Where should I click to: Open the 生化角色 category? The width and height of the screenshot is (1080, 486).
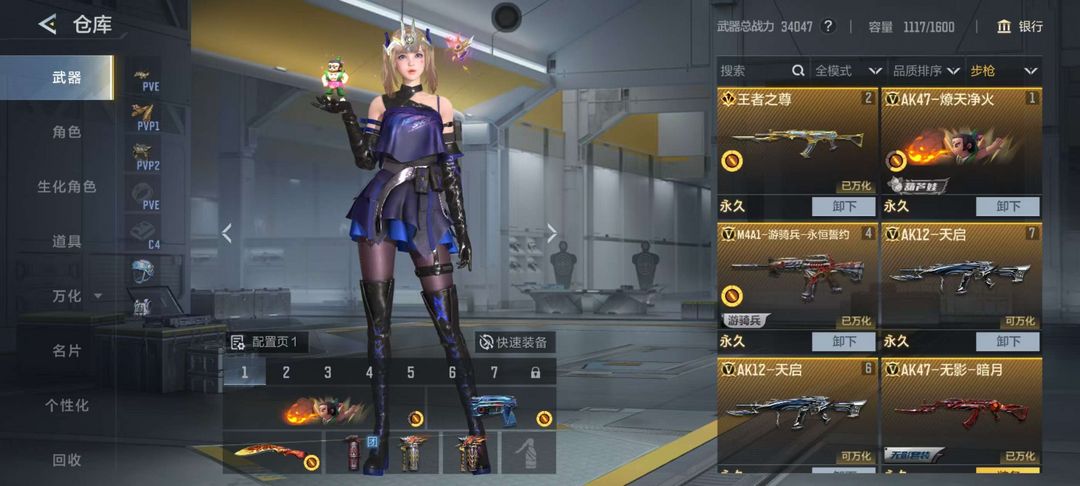pos(67,187)
